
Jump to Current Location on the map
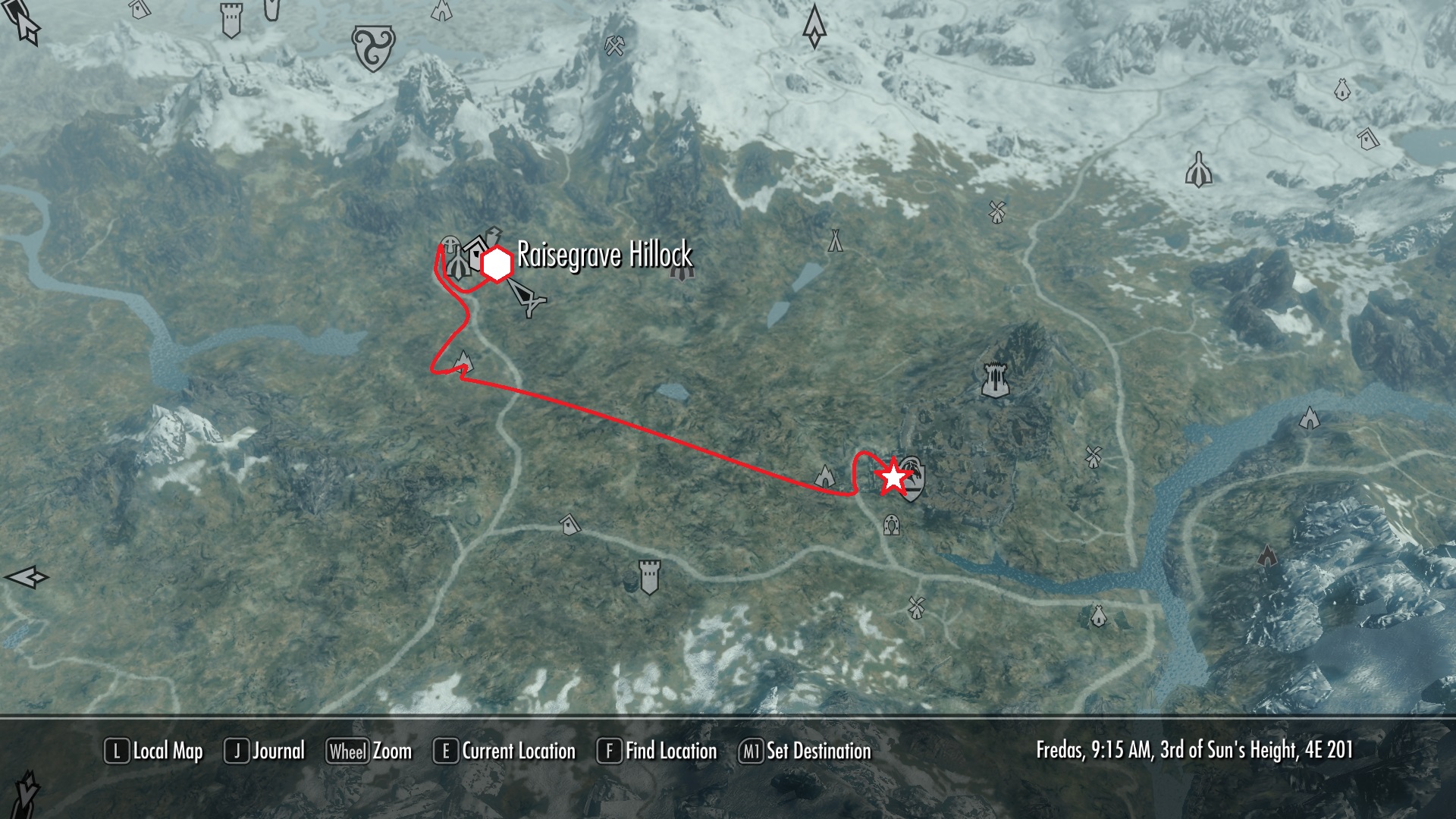click(504, 752)
